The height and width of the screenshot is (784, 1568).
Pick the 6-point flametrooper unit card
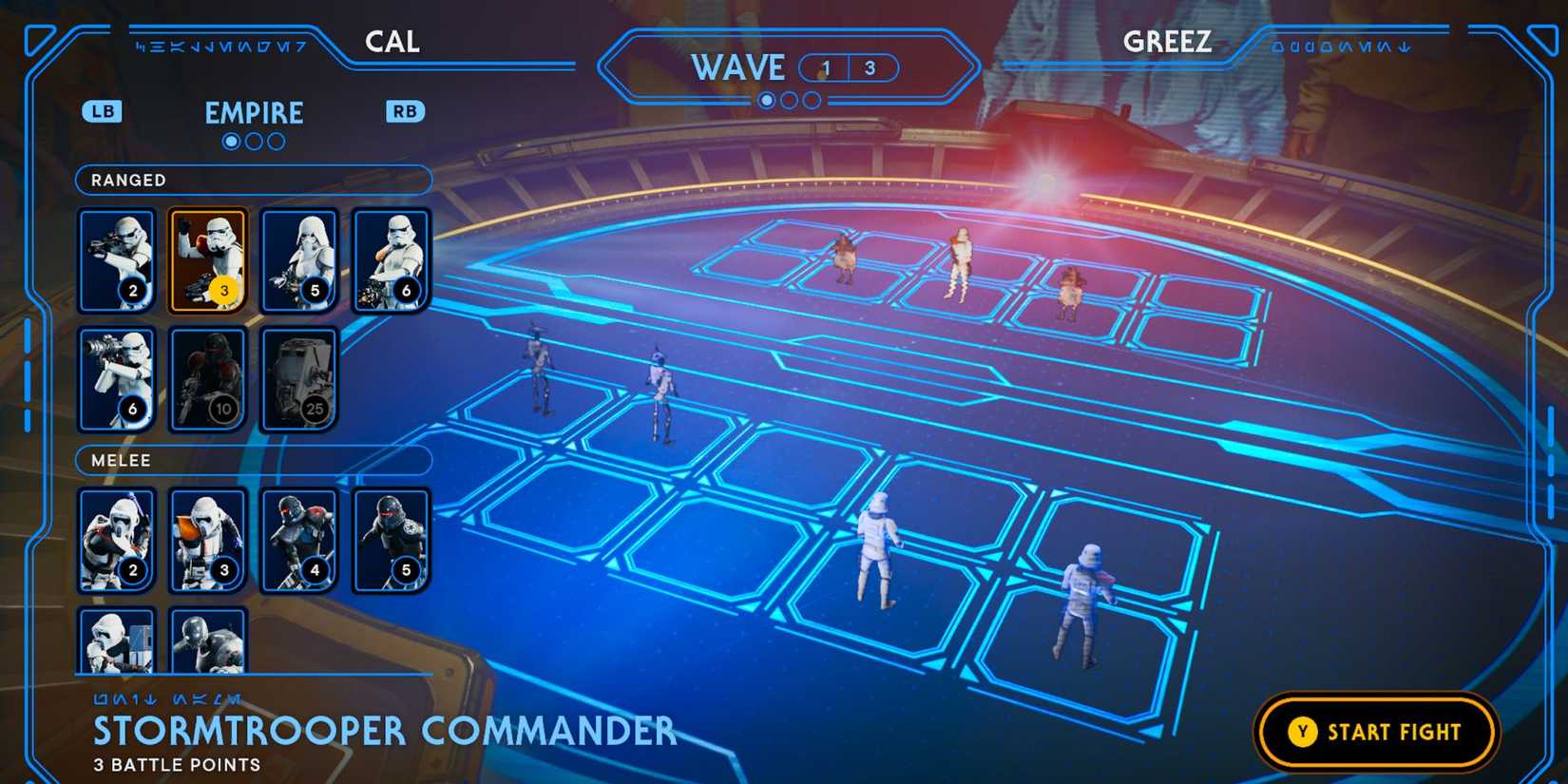pos(391,260)
